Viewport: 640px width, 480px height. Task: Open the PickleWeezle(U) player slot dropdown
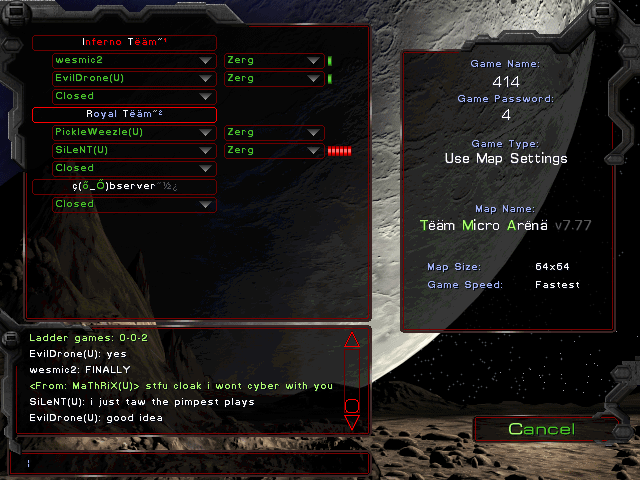(134, 132)
